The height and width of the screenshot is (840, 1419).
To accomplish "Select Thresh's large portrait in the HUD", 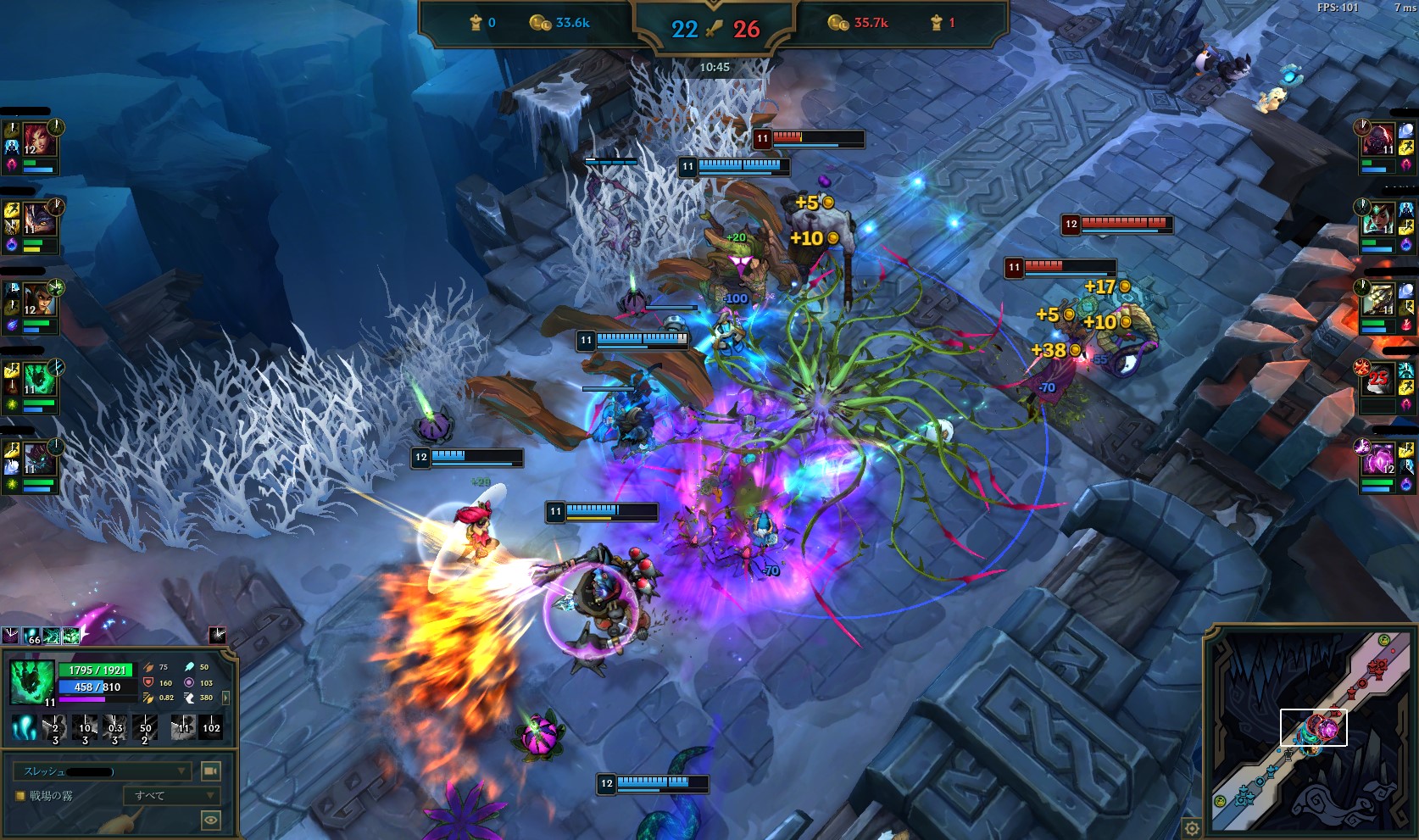I will pyautogui.click(x=32, y=681).
